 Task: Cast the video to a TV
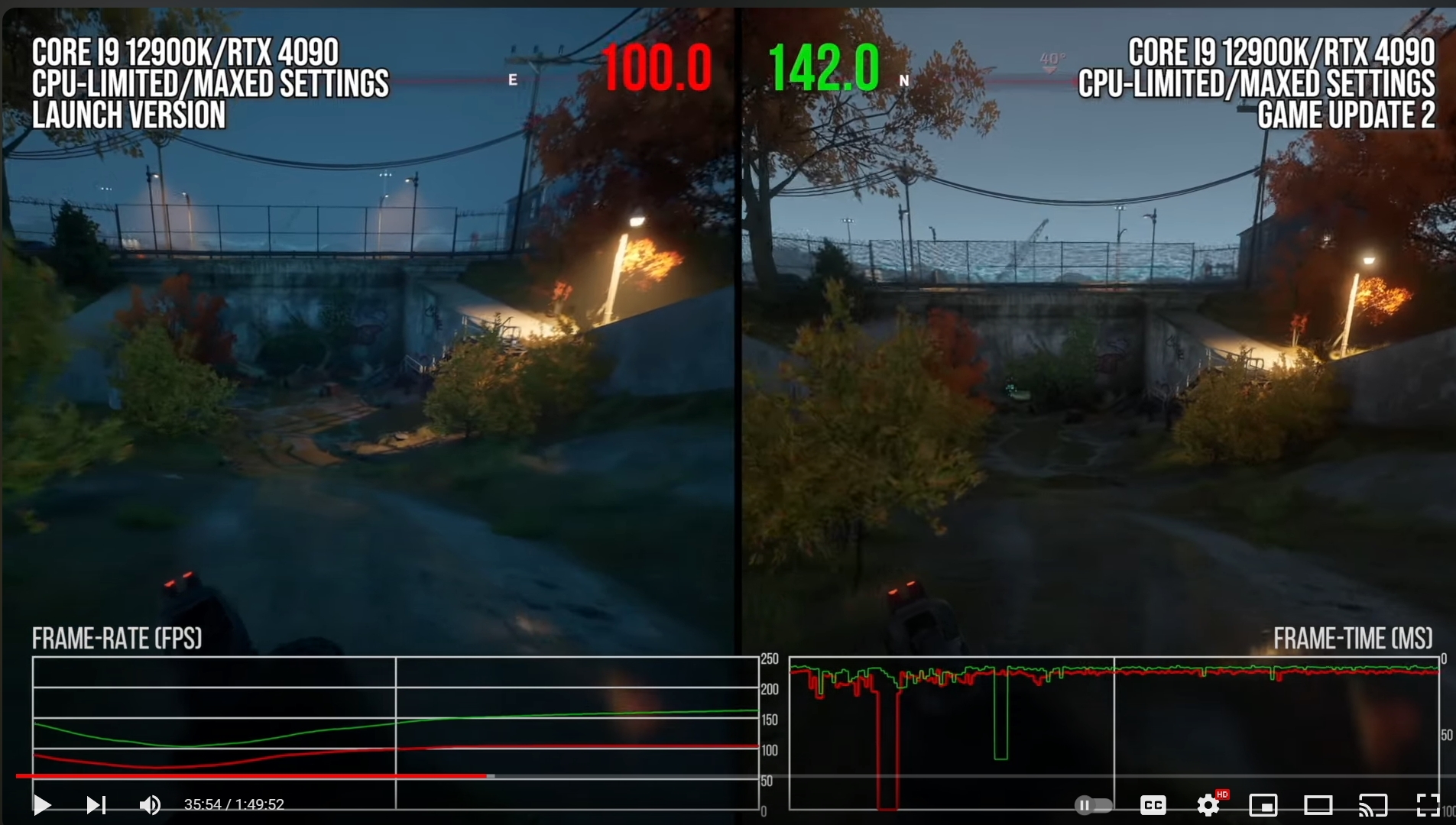[1373, 804]
